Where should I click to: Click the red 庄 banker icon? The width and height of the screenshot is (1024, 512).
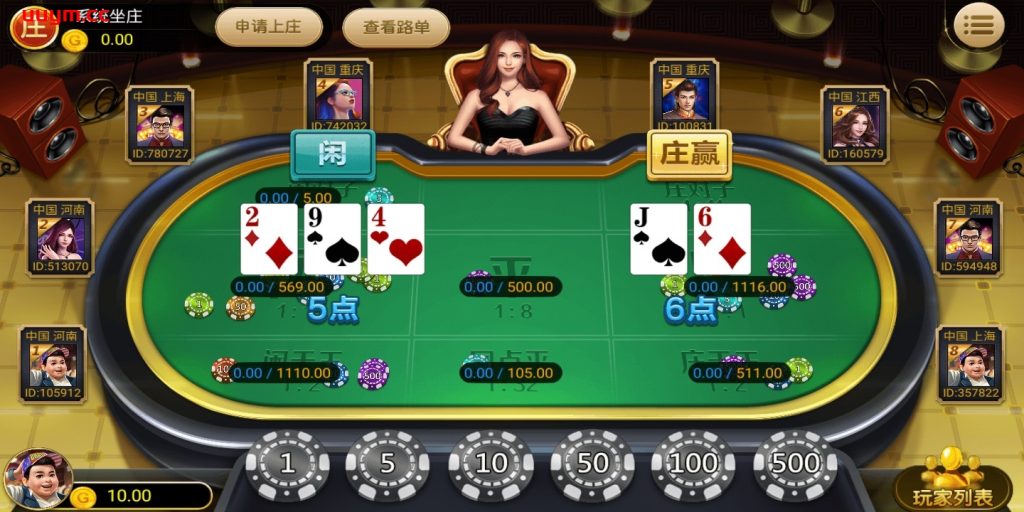tap(32, 25)
